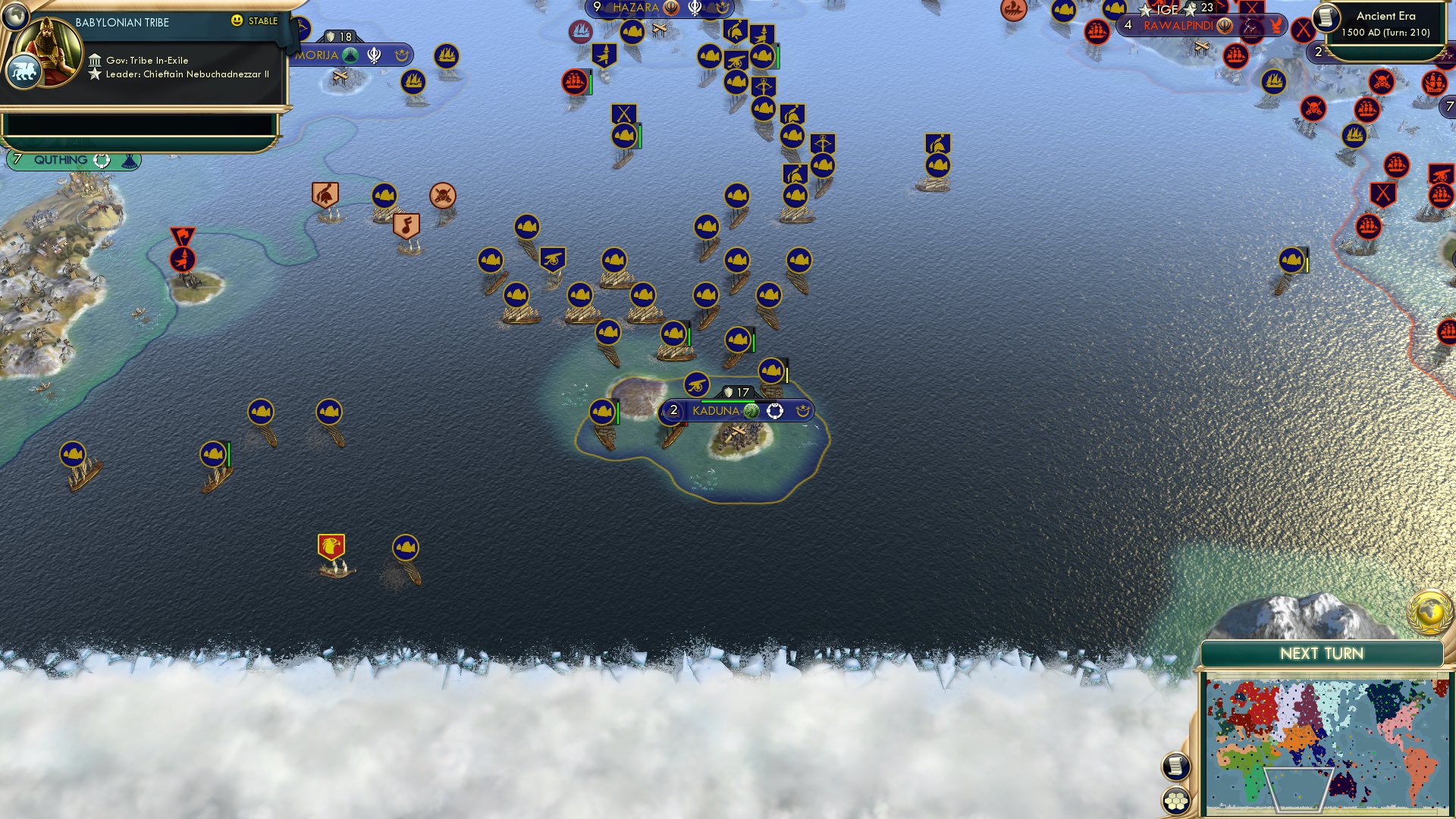The width and height of the screenshot is (1456, 819).
Task: Click the green production progress bar above Kaduna
Action: point(728,401)
